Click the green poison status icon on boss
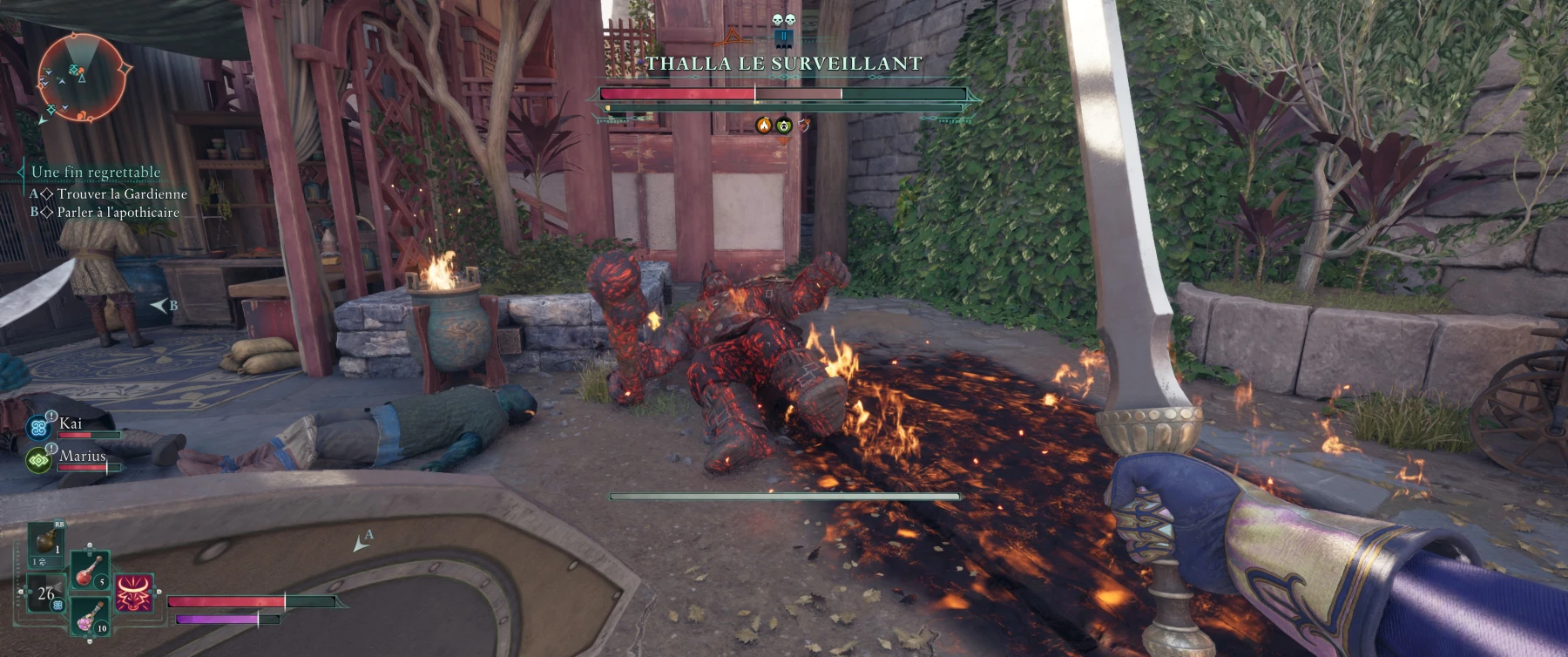Viewport: 1568px width, 657px height. click(x=784, y=125)
